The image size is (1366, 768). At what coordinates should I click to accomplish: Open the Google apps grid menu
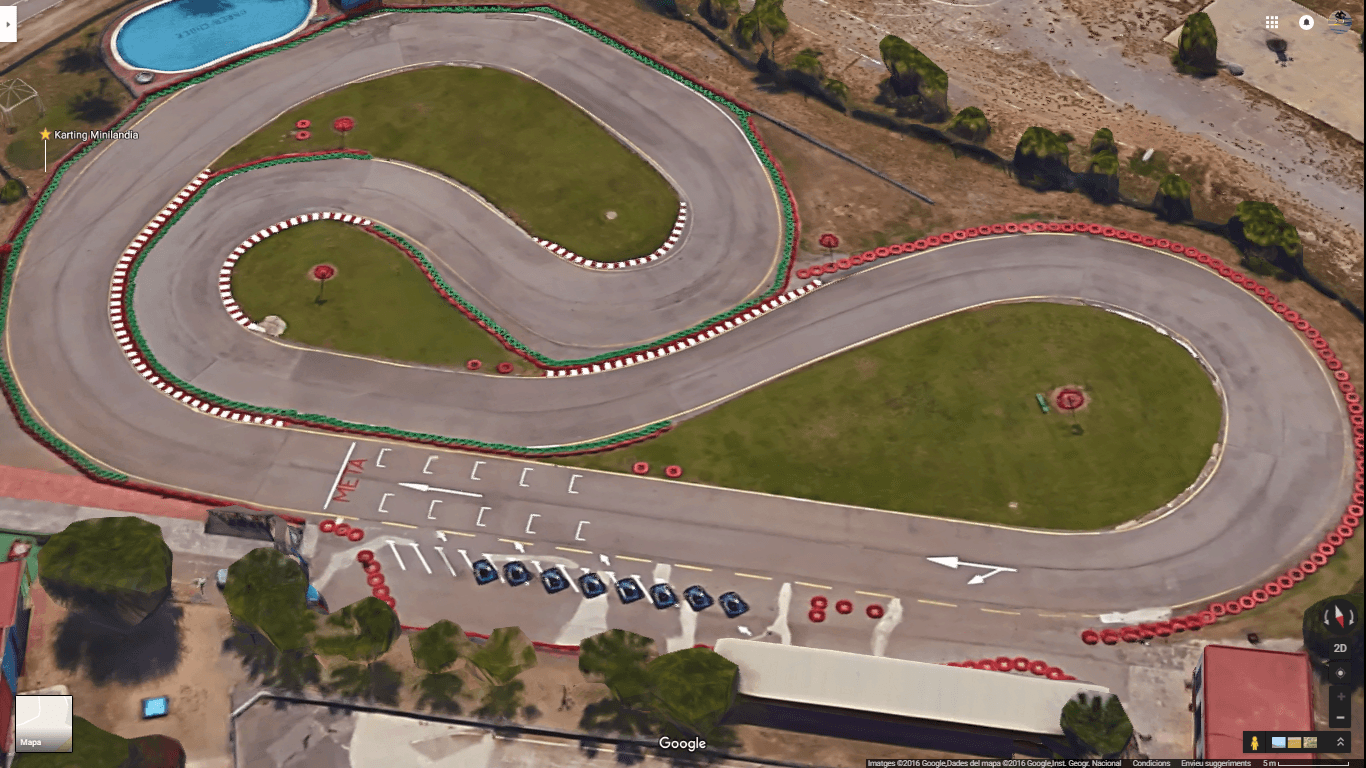[x=1272, y=22]
